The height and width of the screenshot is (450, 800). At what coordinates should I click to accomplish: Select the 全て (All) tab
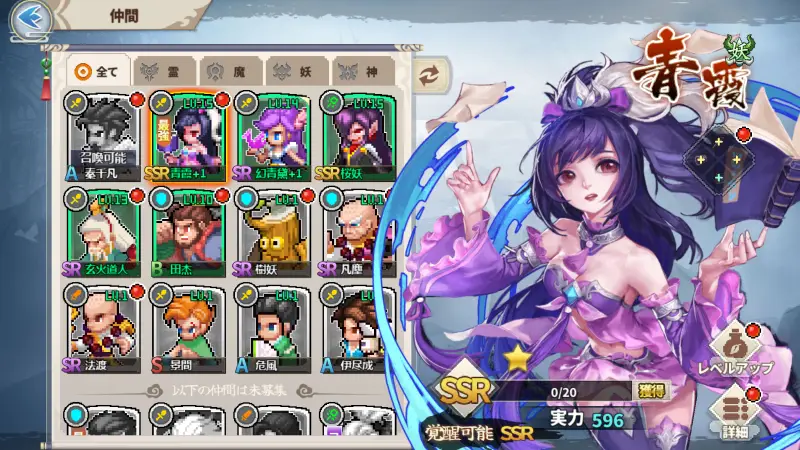tap(98, 71)
